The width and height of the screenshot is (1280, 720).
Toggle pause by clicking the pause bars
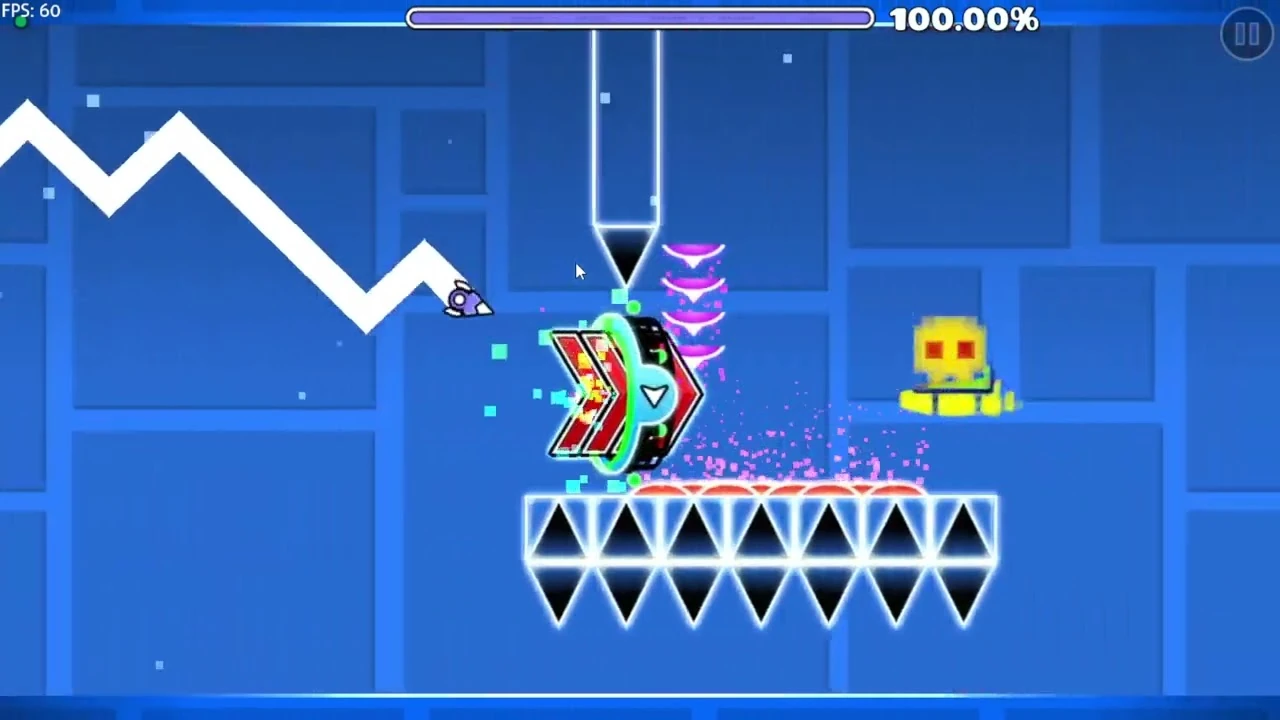pos(1246,35)
